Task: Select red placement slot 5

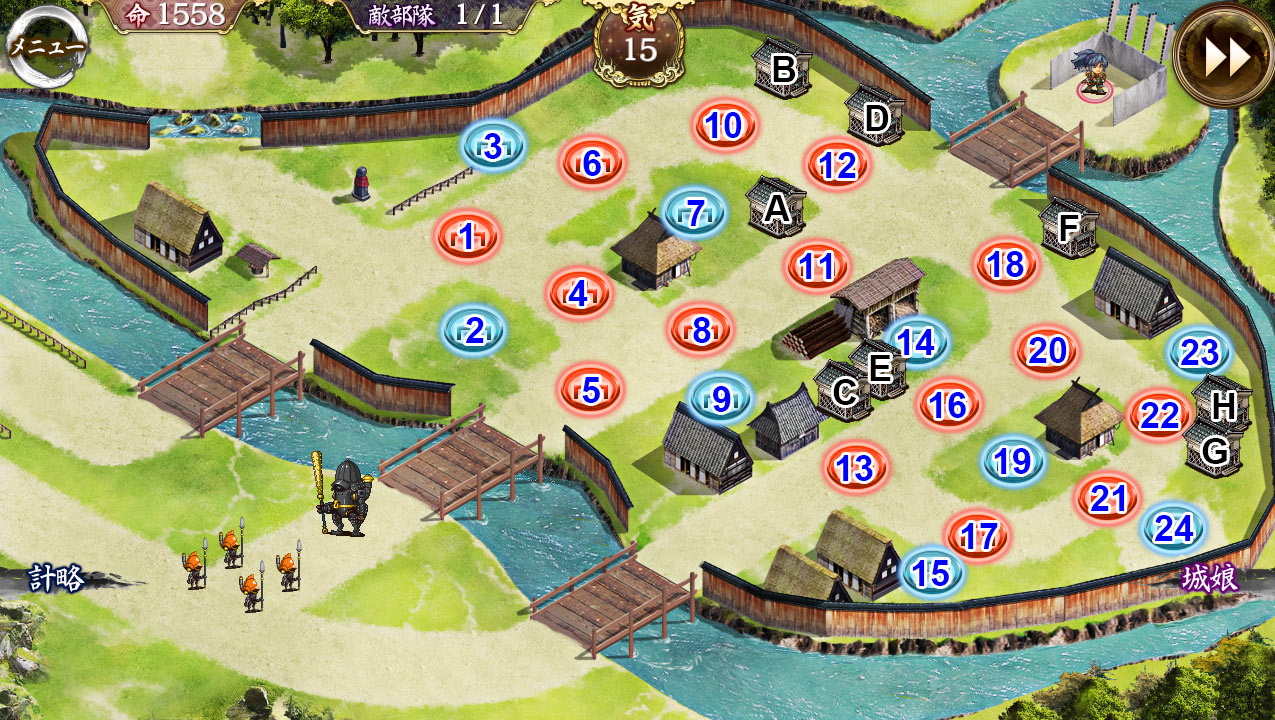Action: point(591,390)
